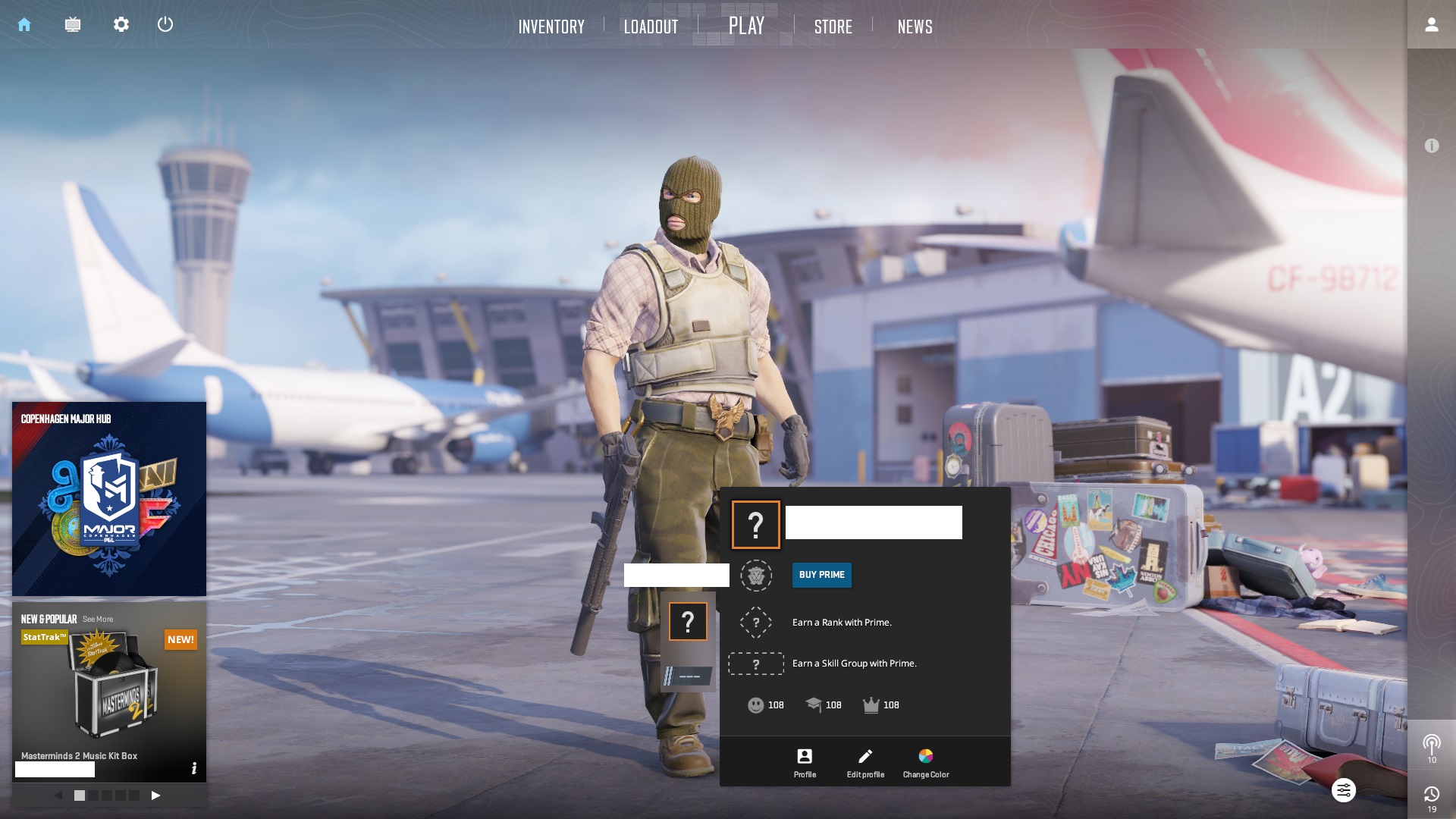Screen dimensions: 1456x819
Task: View recent matches via the clock icon
Action: pos(1431,793)
